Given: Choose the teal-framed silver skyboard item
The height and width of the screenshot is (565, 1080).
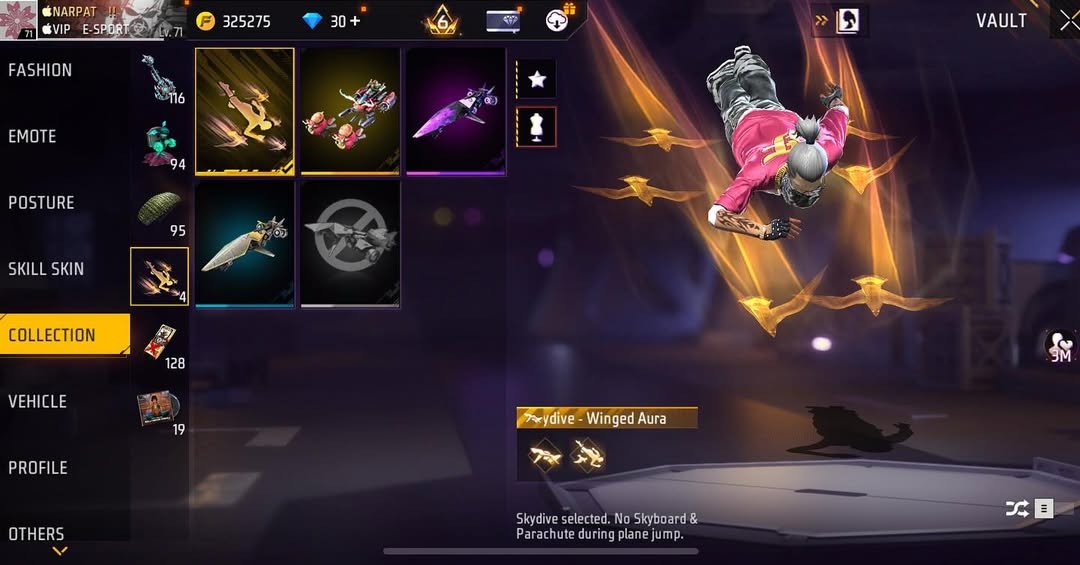Looking at the screenshot, I should click(x=245, y=244).
